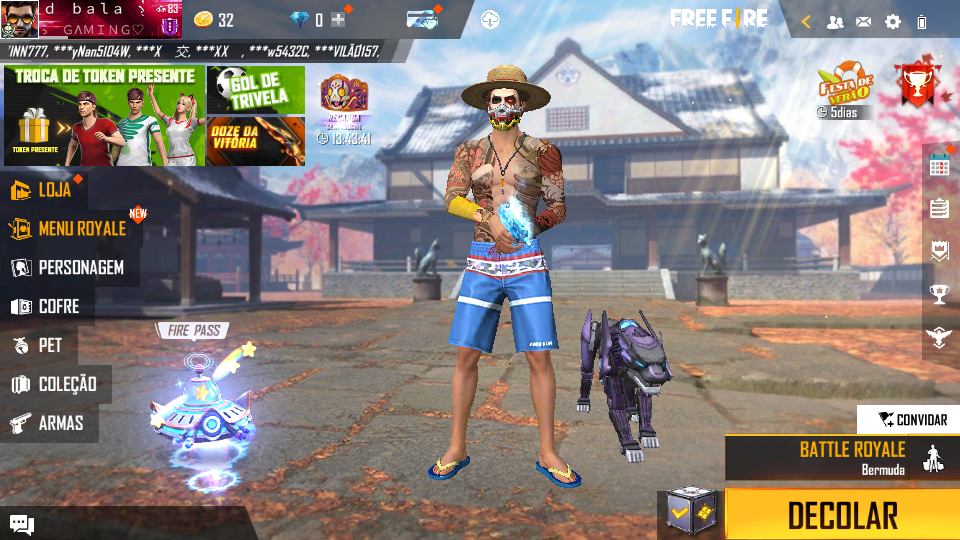Open the mail envelope inbox

[864, 22]
